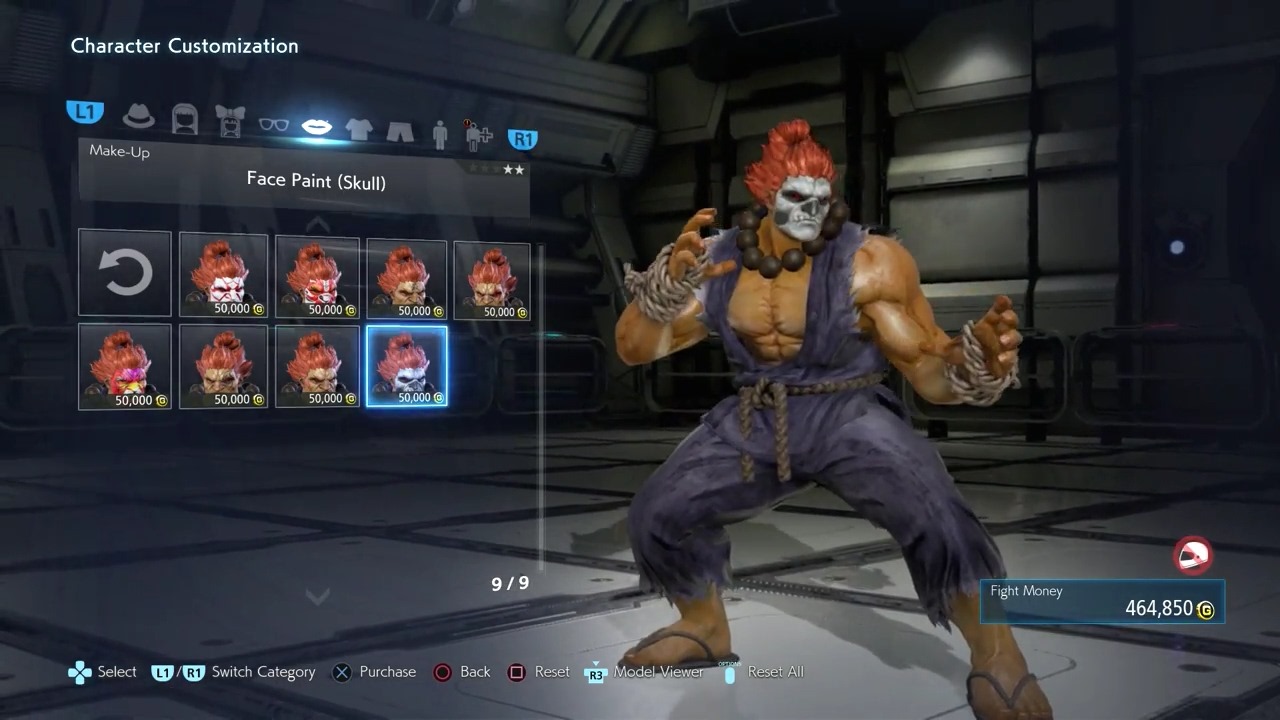
Task: Switch to the shirt upper body tab
Action: [x=359, y=129]
